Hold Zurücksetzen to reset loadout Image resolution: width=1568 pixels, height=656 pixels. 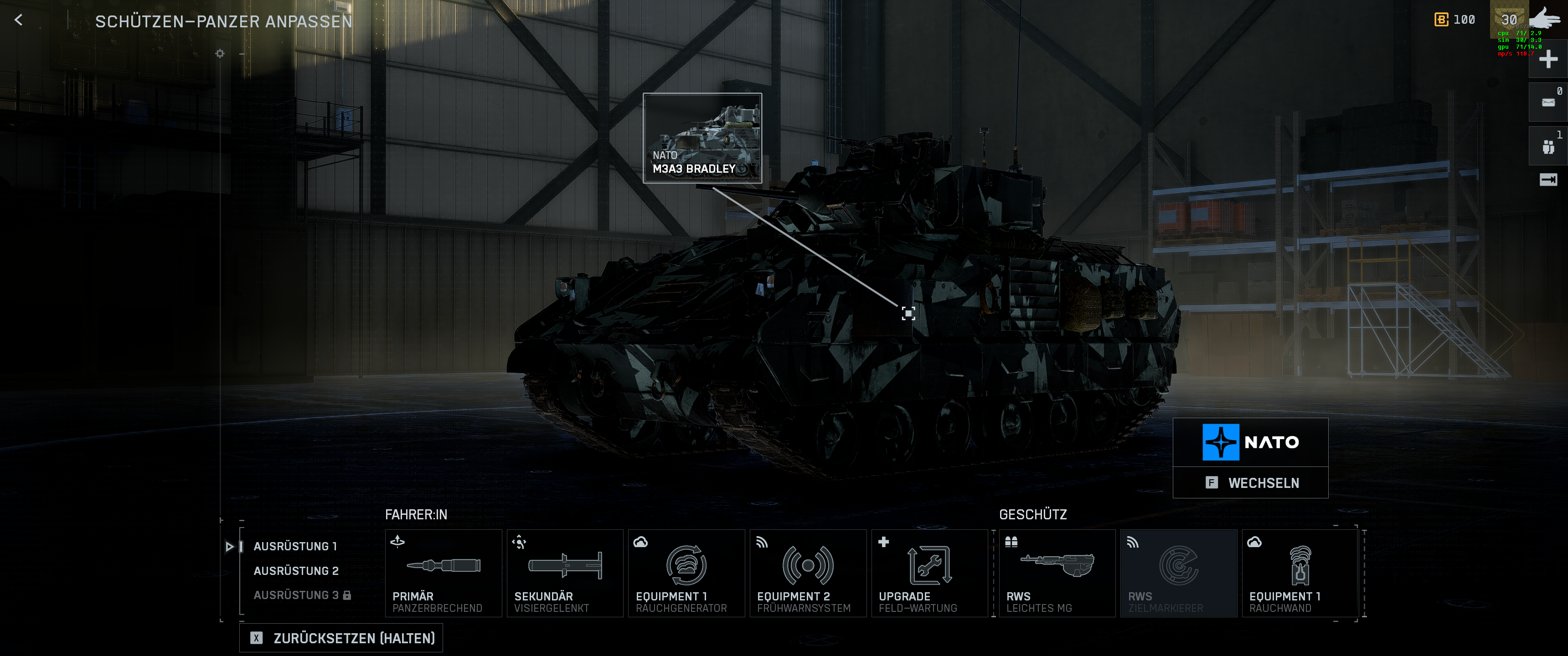point(341,638)
